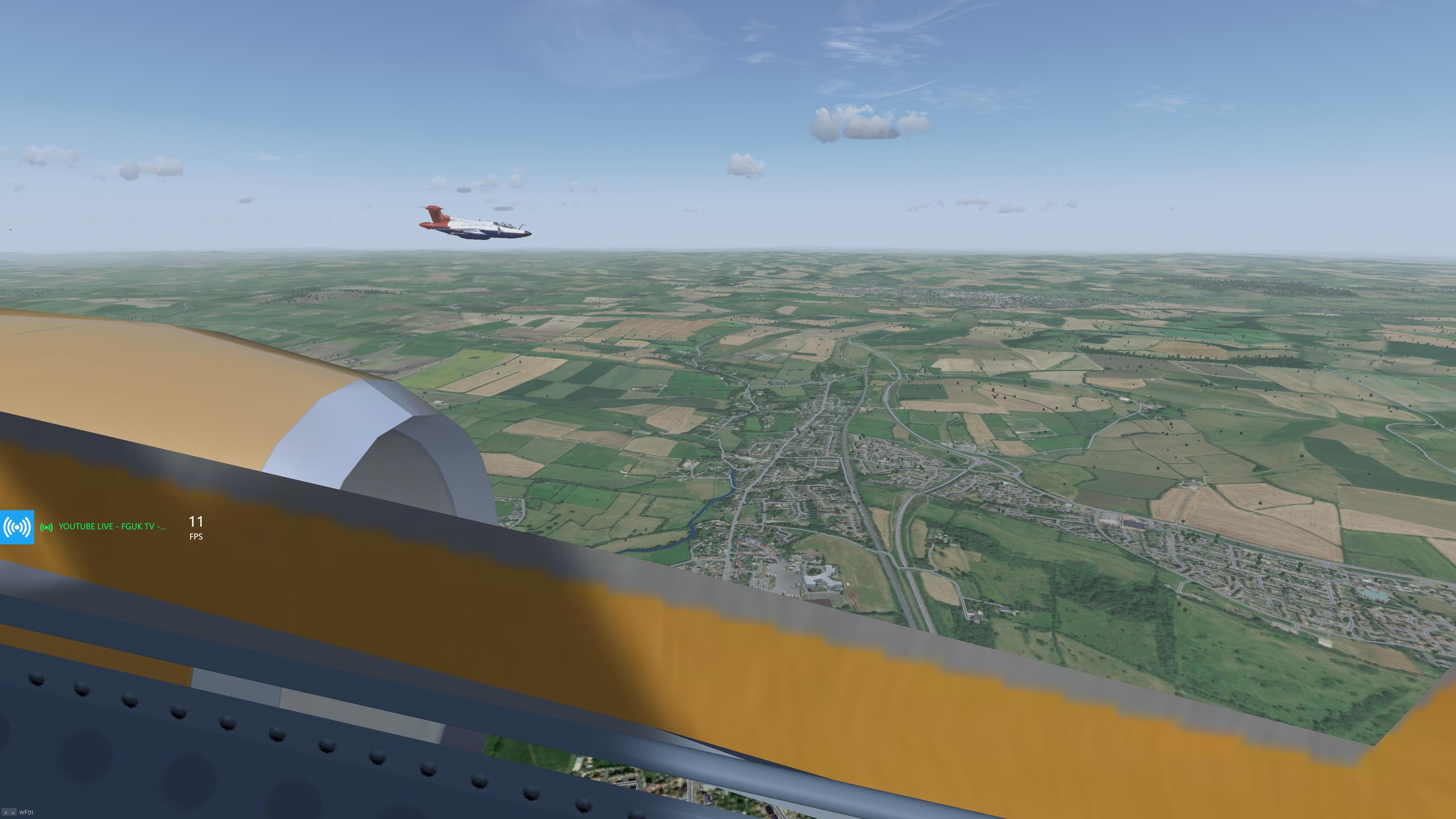Open the blue broadcast overlay icon
The height and width of the screenshot is (819, 1456).
pyautogui.click(x=17, y=527)
